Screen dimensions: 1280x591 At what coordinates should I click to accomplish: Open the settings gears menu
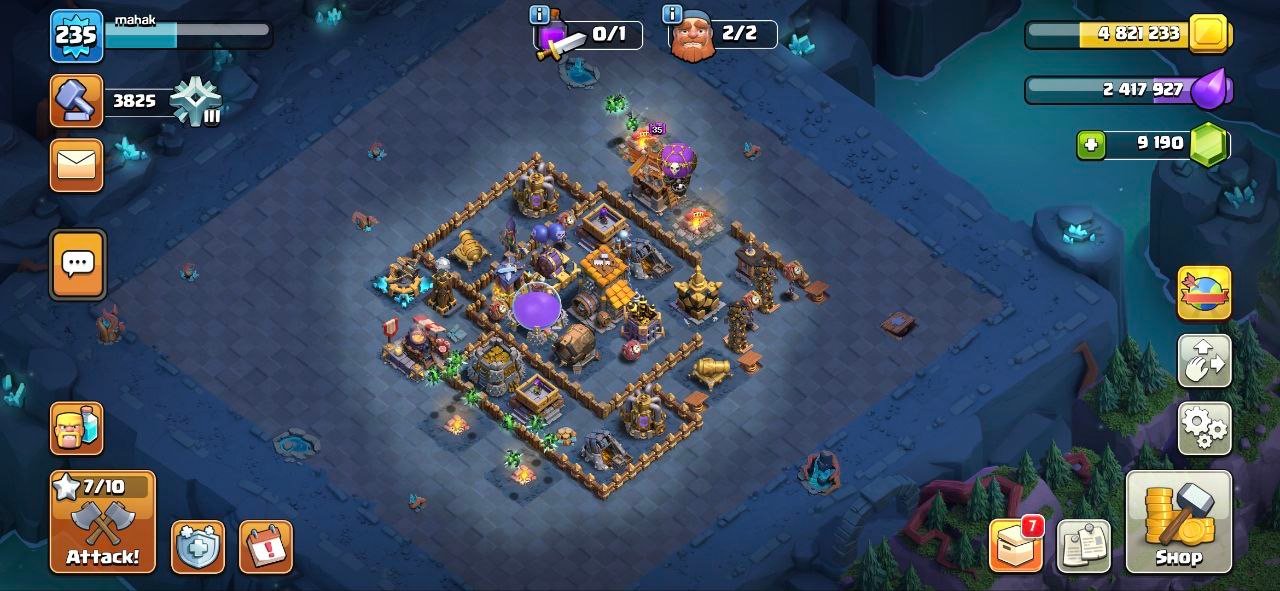tap(1204, 428)
